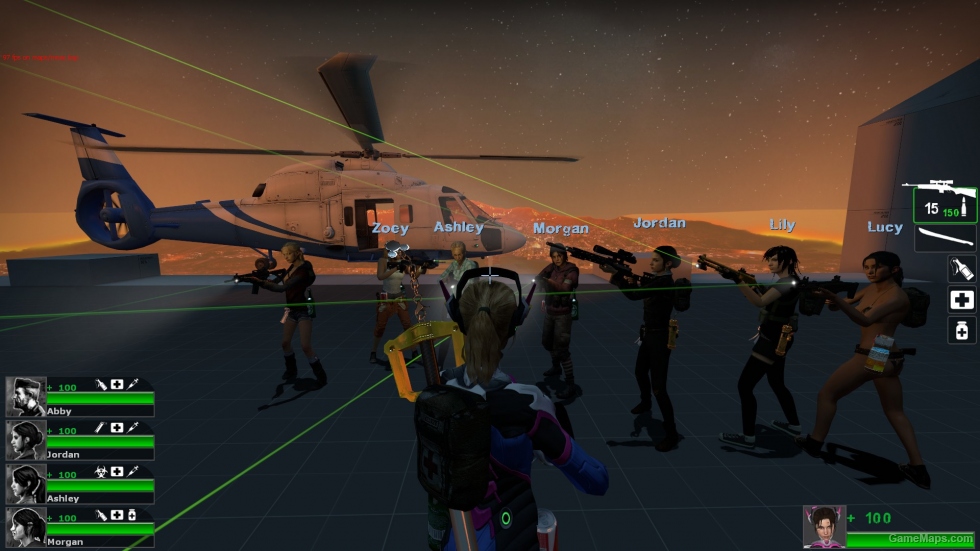This screenshot has width=980, height=551.
Task: Click Jordan's pipe bomb item icon
Action: click(x=100, y=428)
